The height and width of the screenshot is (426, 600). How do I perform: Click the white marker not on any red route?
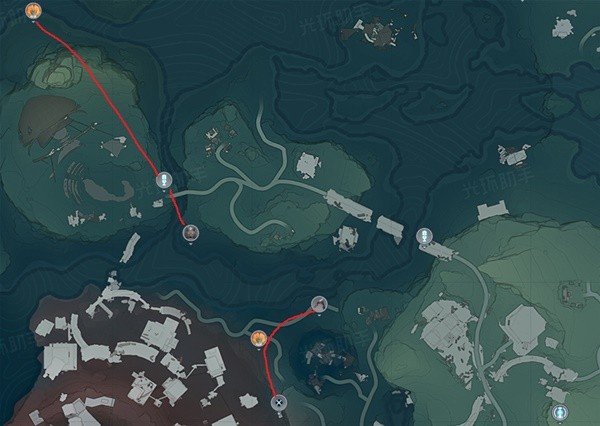(x=424, y=236)
